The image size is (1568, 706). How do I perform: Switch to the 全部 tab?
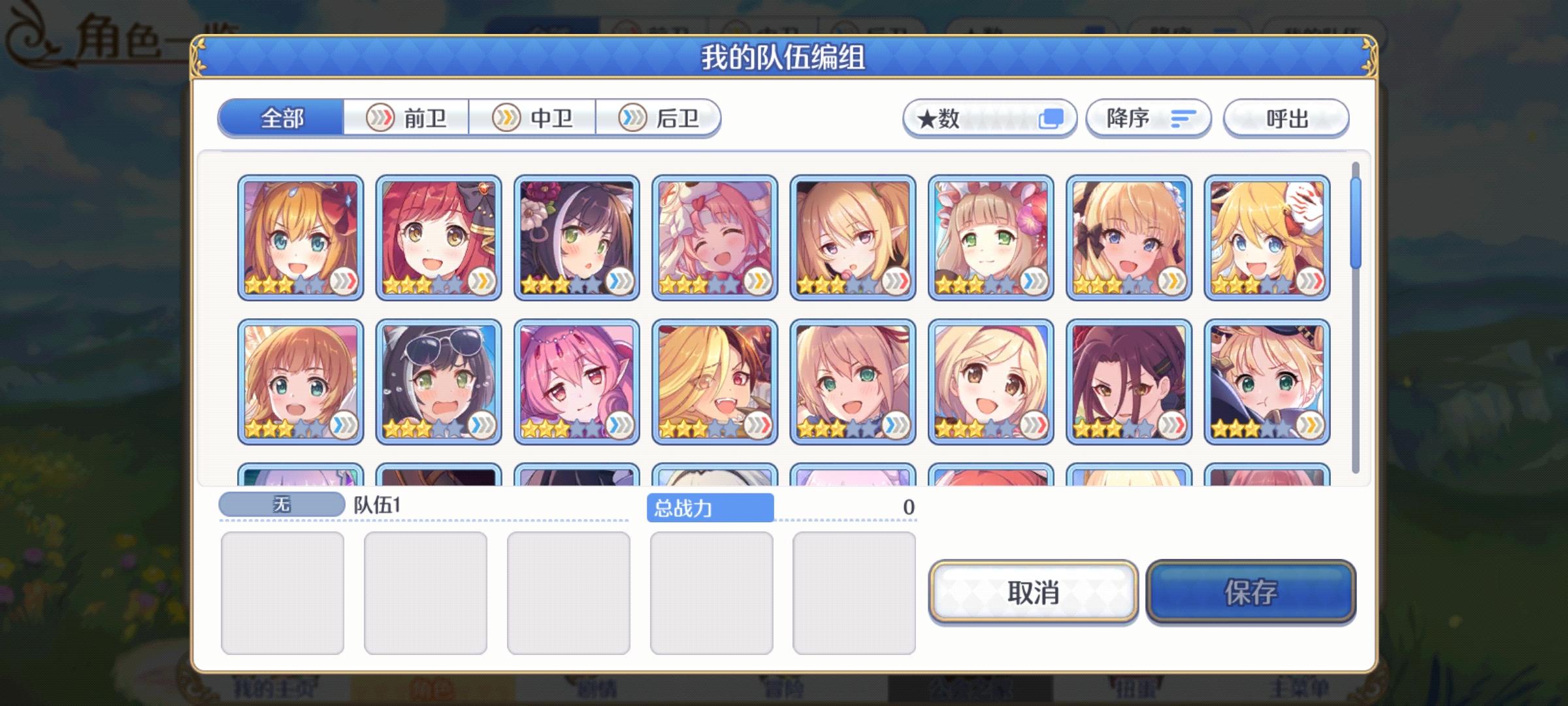coord(282,120)
